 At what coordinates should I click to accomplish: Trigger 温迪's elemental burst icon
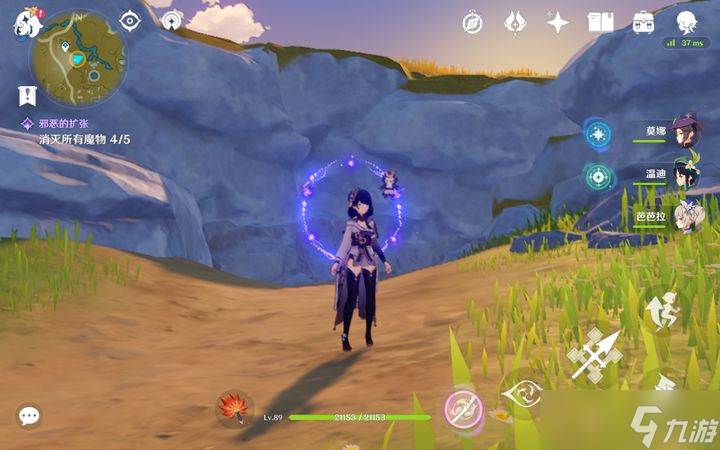coord(598,176)
